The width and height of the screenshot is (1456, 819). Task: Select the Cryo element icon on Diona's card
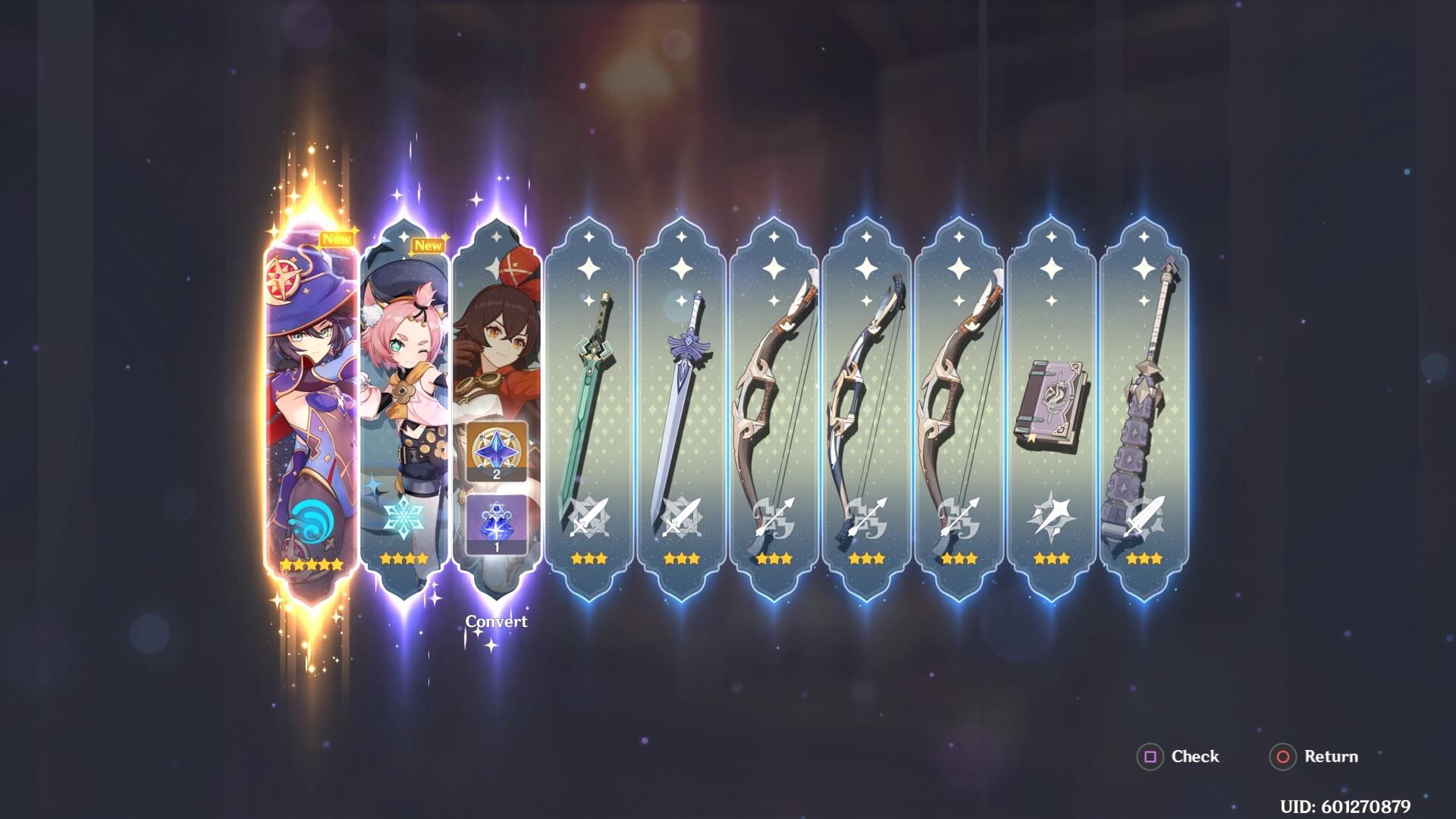click(x=404, y=515)
